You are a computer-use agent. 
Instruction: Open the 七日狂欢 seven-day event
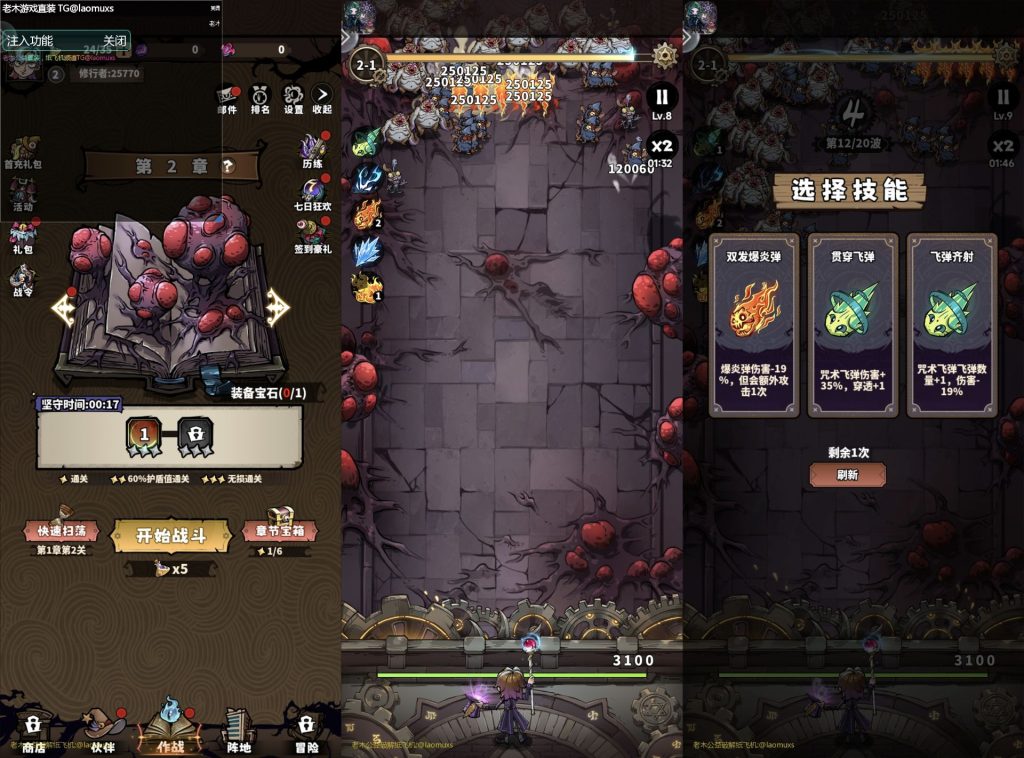tap(312, 193)
